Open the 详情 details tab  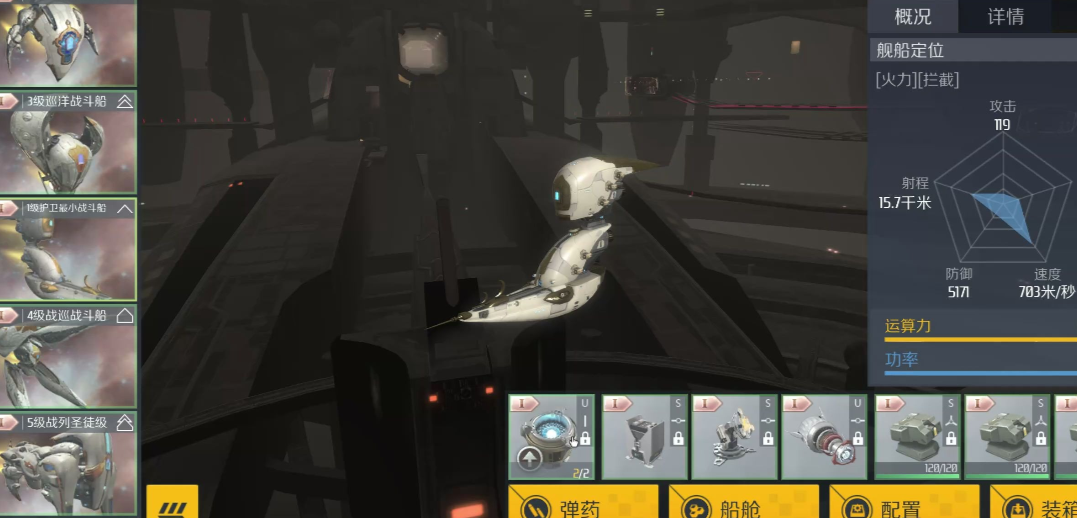coord(1005,17)
